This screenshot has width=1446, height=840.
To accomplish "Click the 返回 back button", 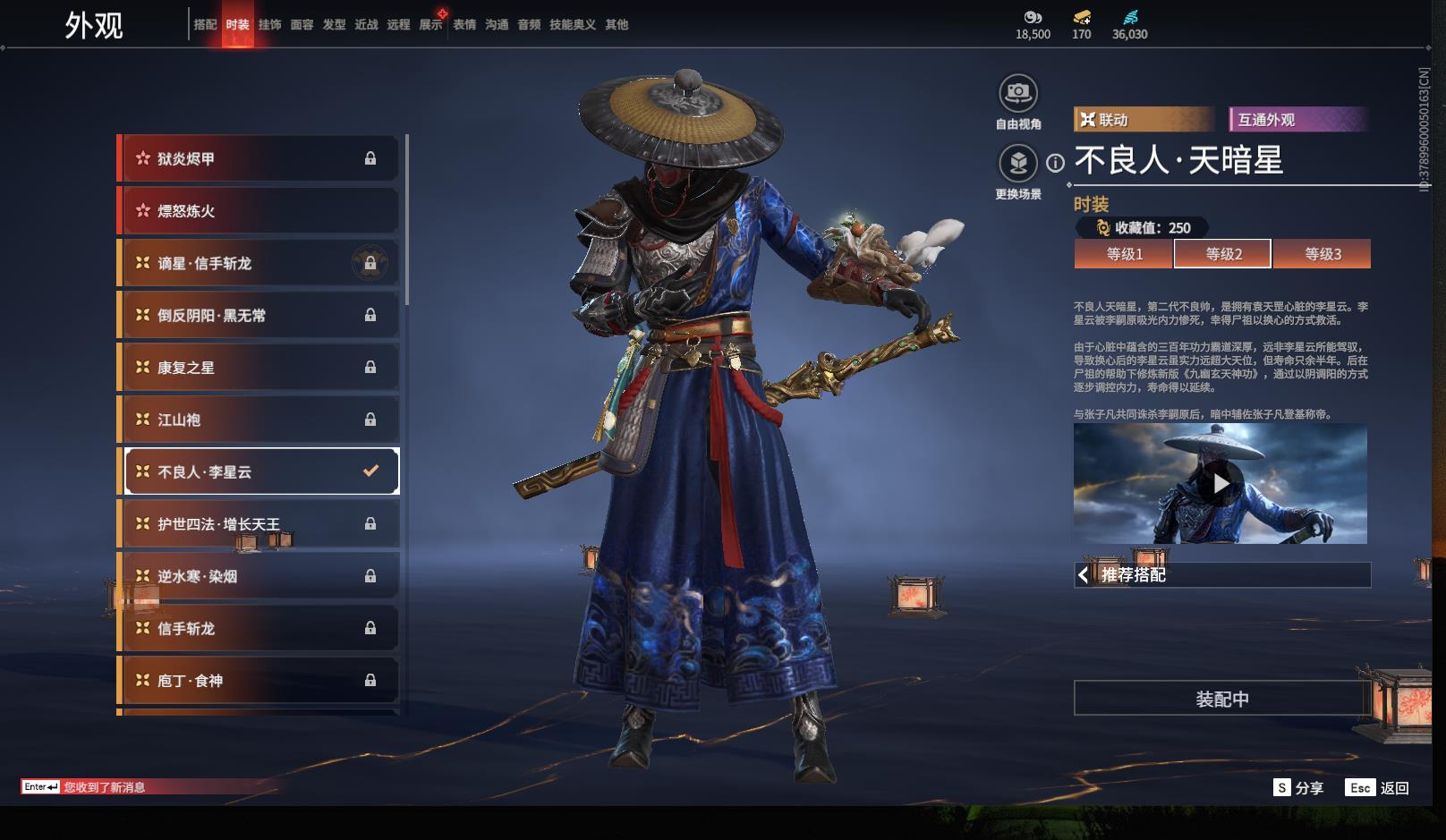I will (x=1378, y=788).
